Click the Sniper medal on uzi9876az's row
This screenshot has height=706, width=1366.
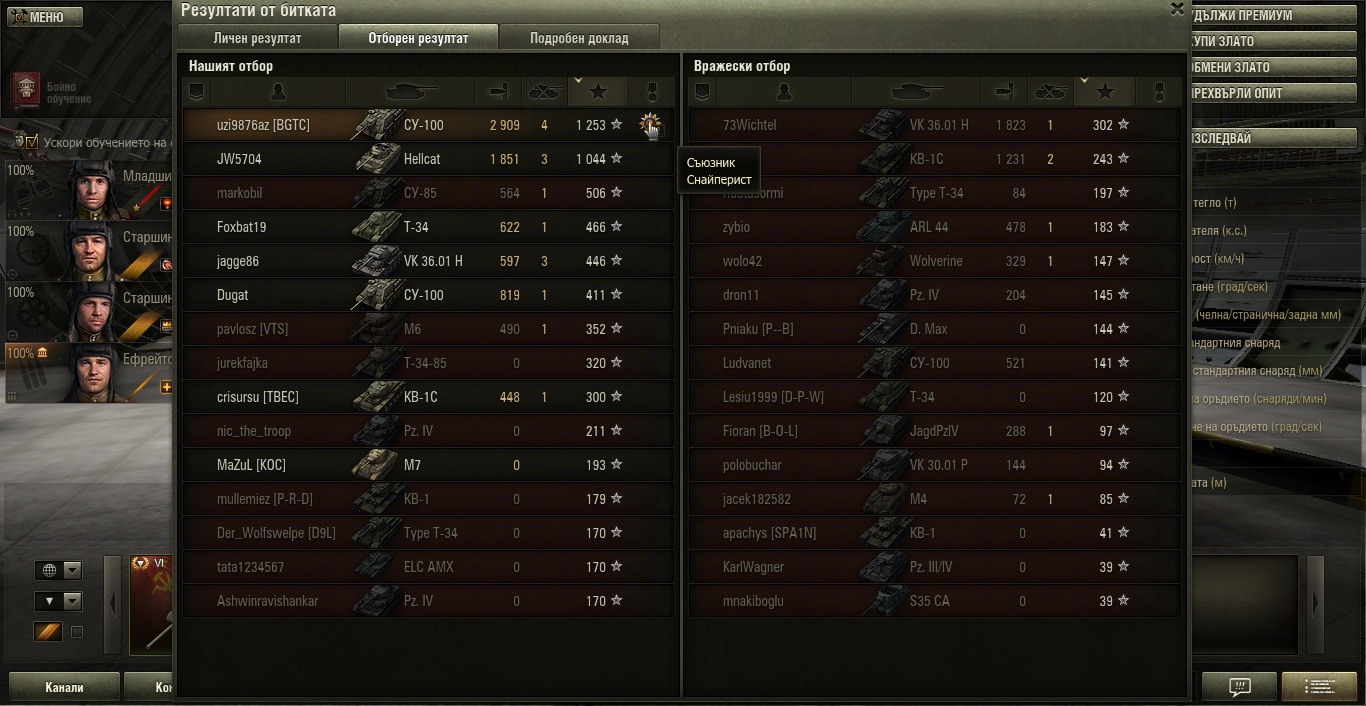click(x=651, y=125)
